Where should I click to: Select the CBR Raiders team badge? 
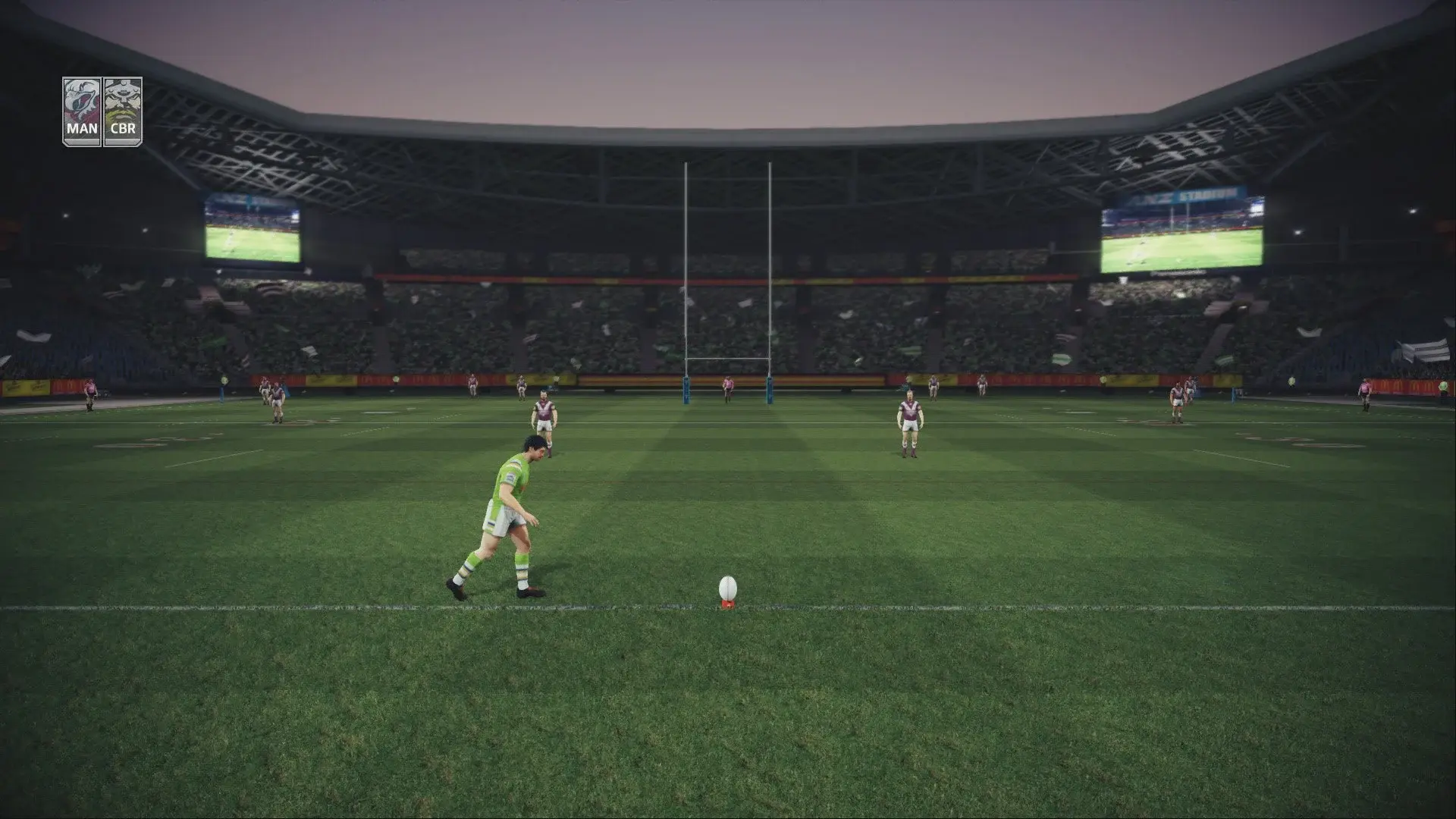[124, 106]
